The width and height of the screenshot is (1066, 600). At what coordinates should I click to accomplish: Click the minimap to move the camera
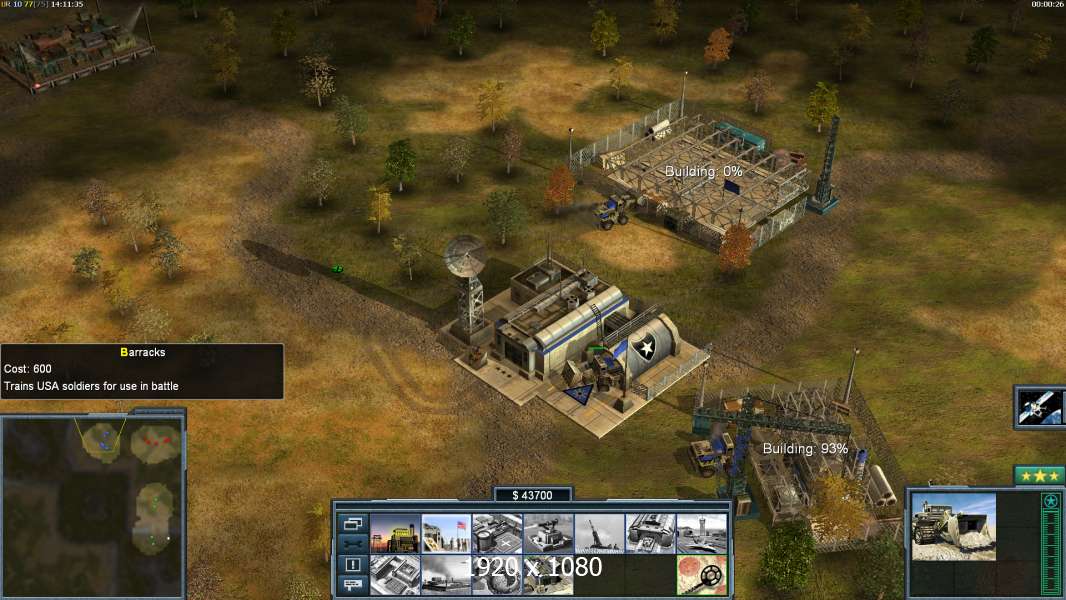94,500
